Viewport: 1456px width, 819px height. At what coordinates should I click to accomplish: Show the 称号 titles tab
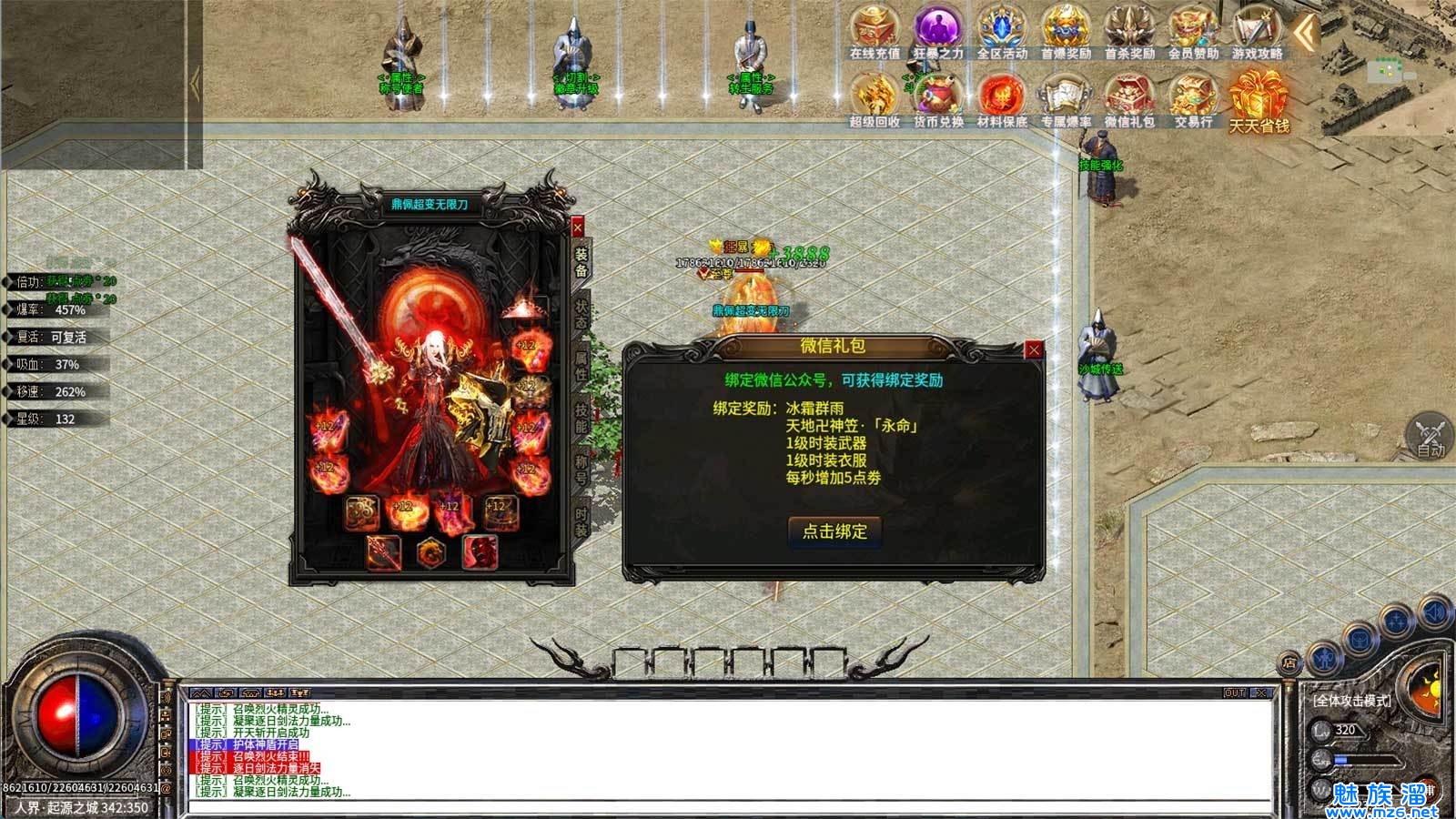(x=581, y=470)
